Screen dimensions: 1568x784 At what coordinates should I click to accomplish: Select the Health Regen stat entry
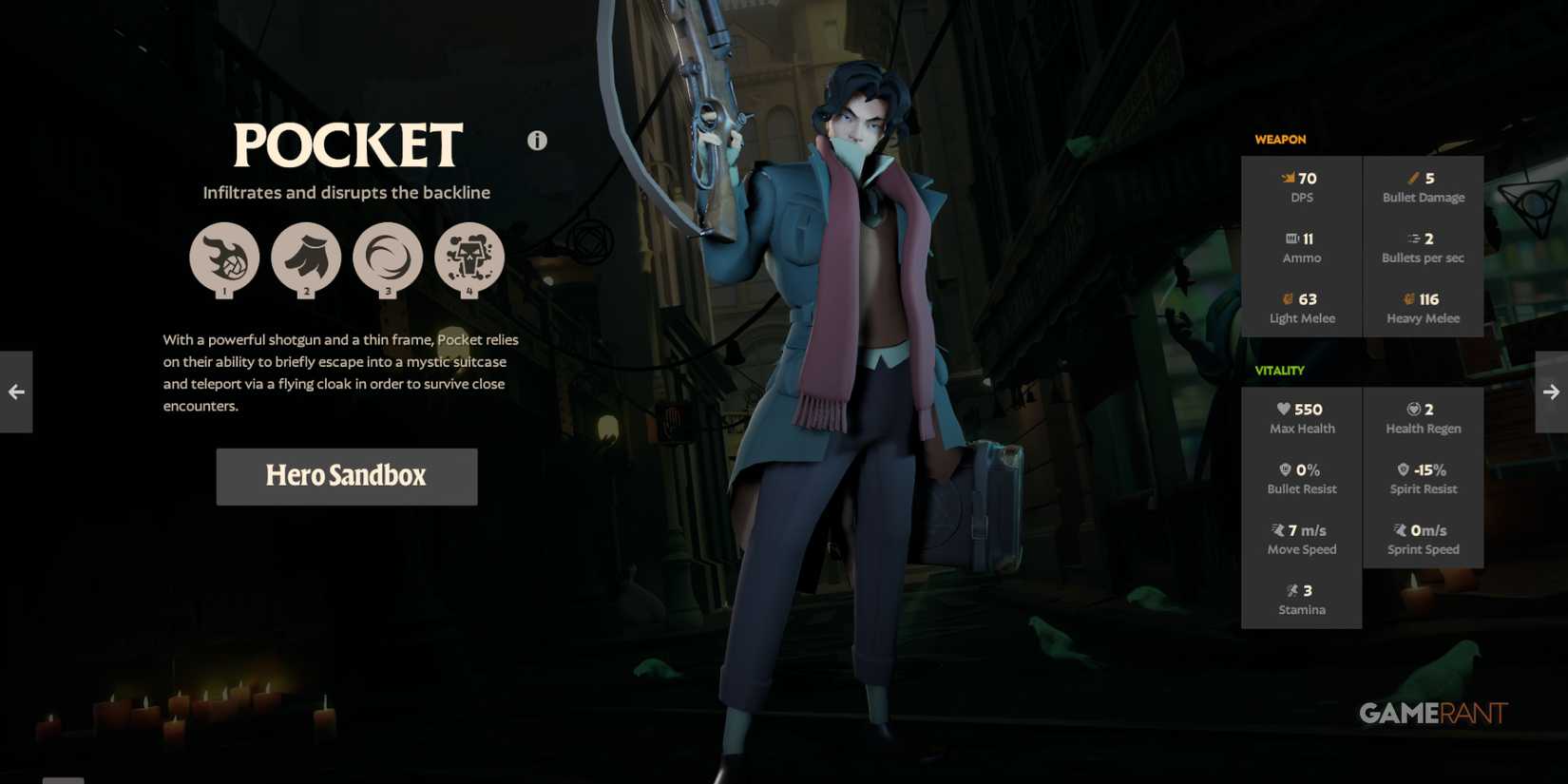(1423, 418)
